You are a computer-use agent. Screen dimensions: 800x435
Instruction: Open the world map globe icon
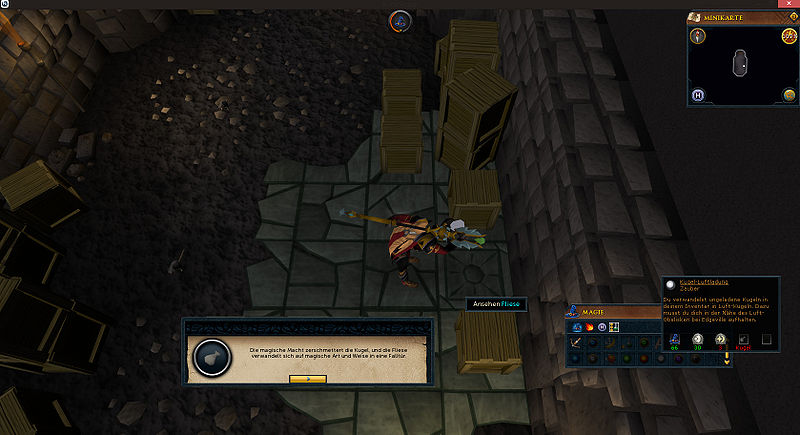(x=788, y=96)
